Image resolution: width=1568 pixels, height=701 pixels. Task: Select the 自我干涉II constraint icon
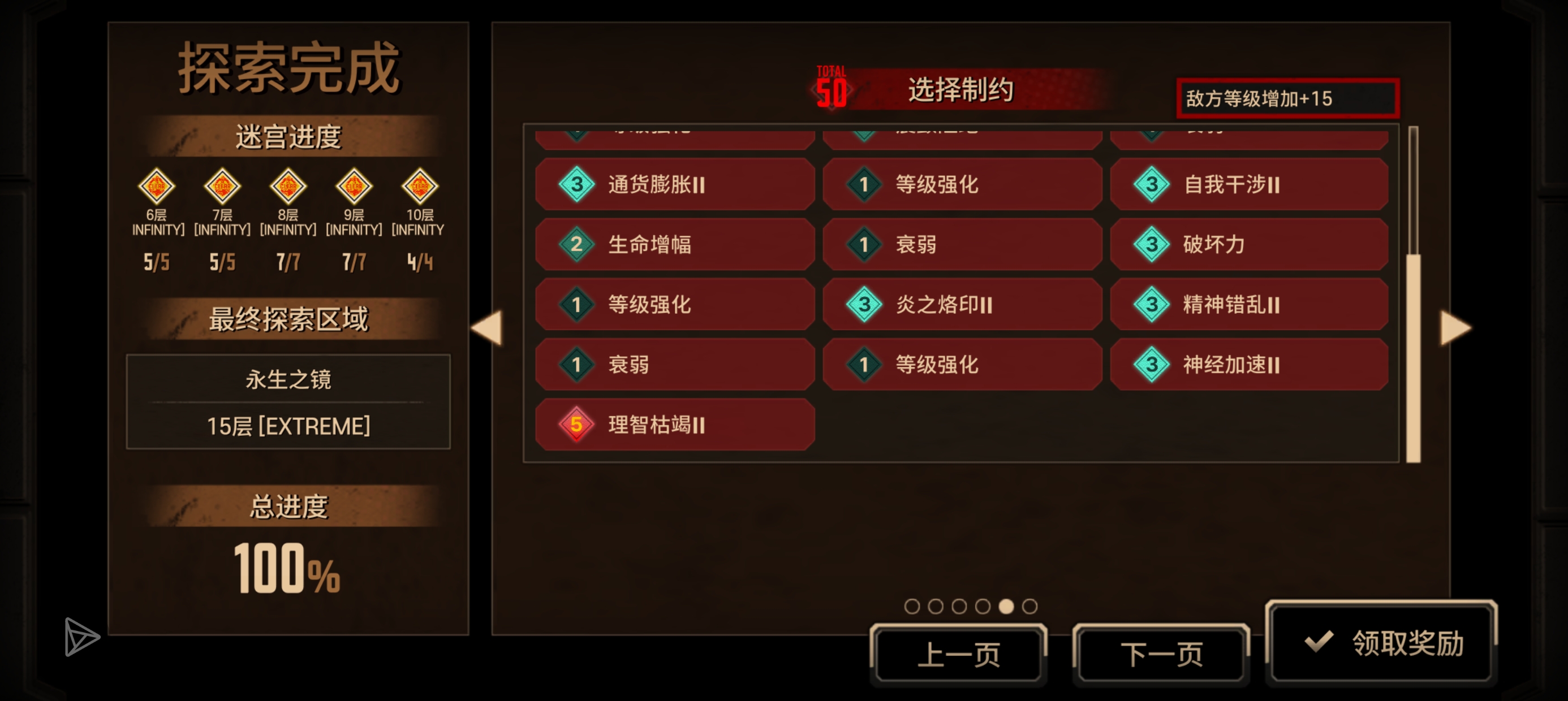[x=1152, y=185]
